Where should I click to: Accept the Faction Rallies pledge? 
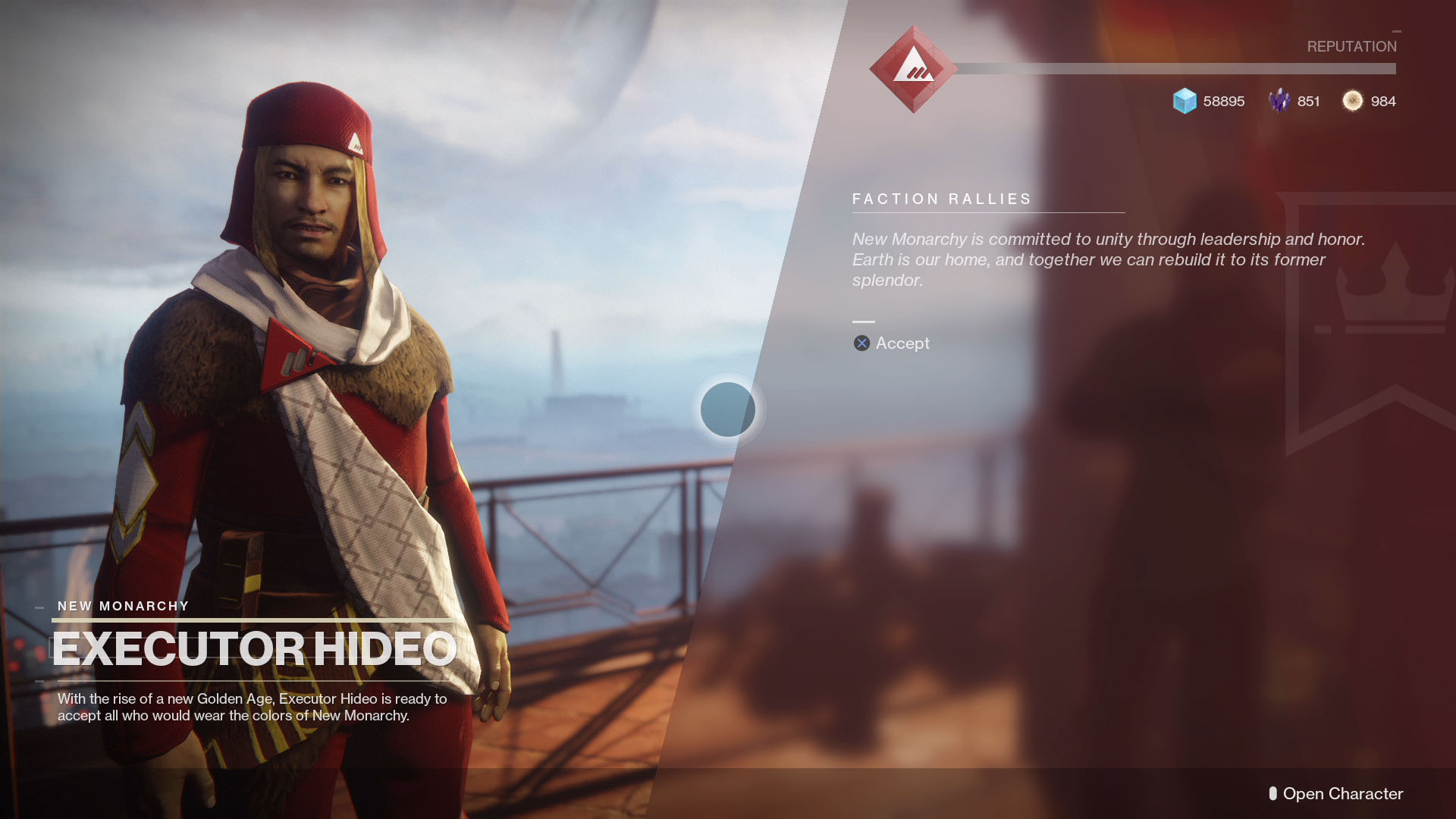(891, 343)
